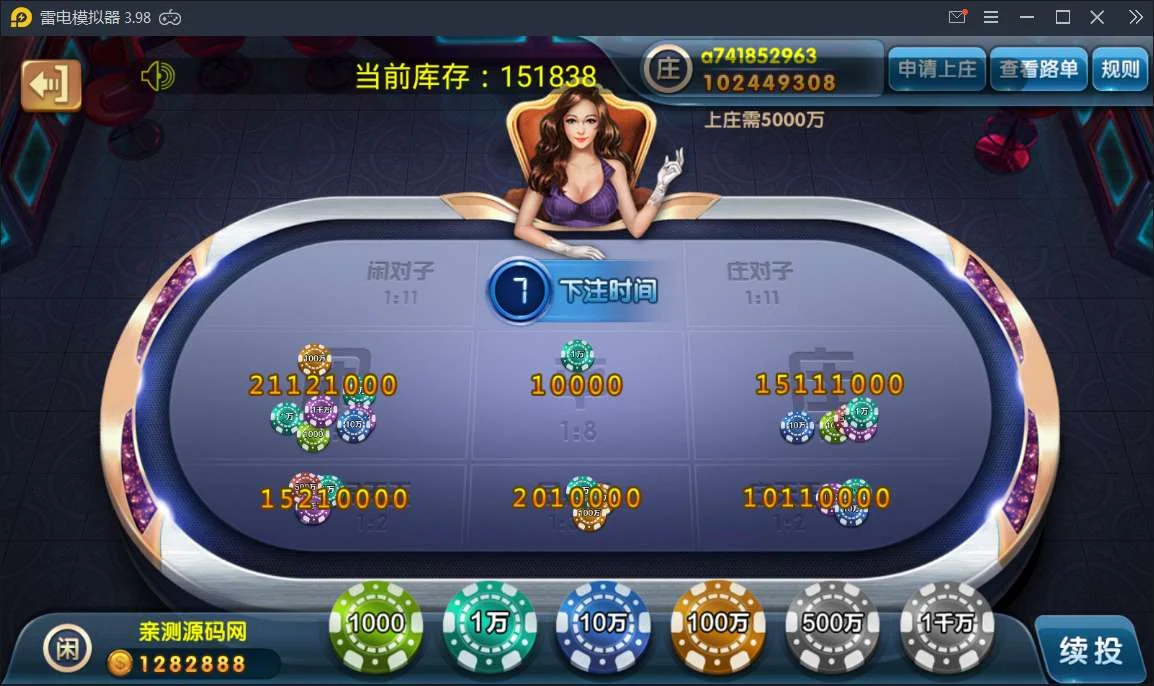Choose the teal 1万 chip

click(x=490, y=624)
